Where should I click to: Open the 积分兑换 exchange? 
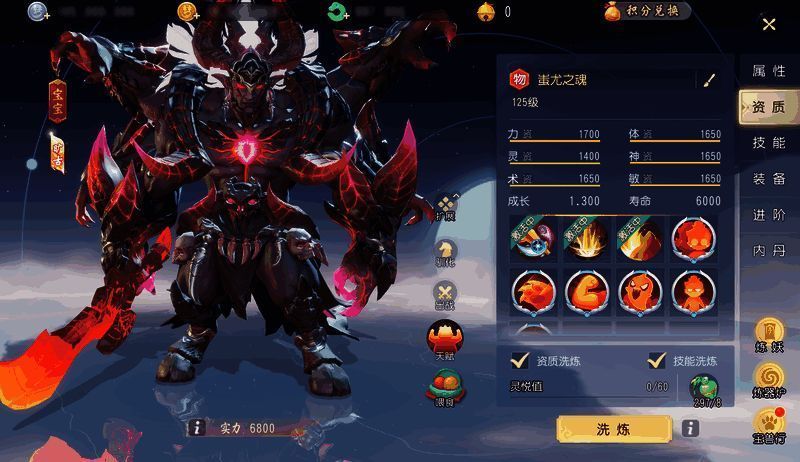tap(647, 11)
